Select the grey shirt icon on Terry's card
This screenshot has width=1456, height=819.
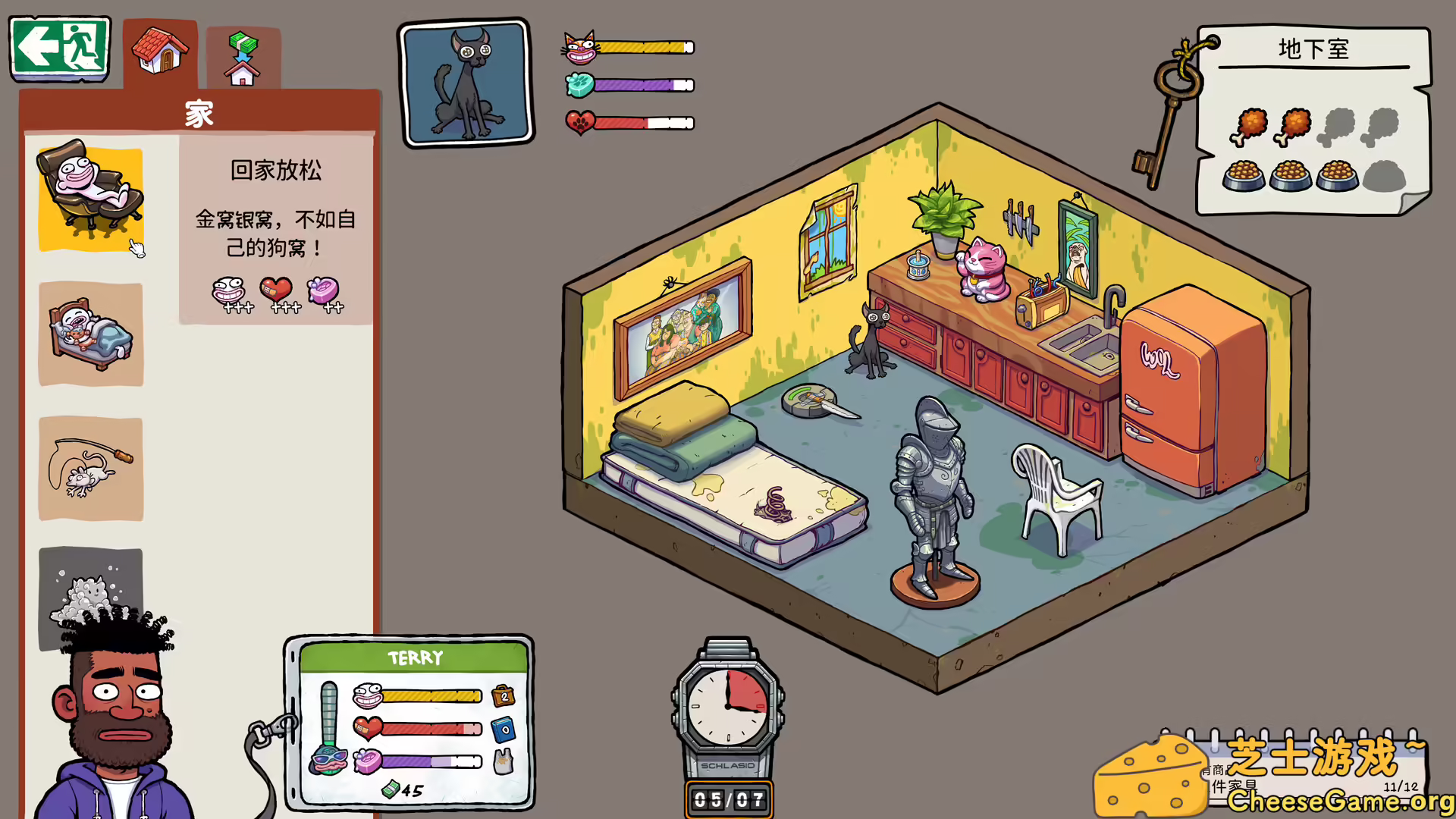pyautogui.click(x=503, y=761)
